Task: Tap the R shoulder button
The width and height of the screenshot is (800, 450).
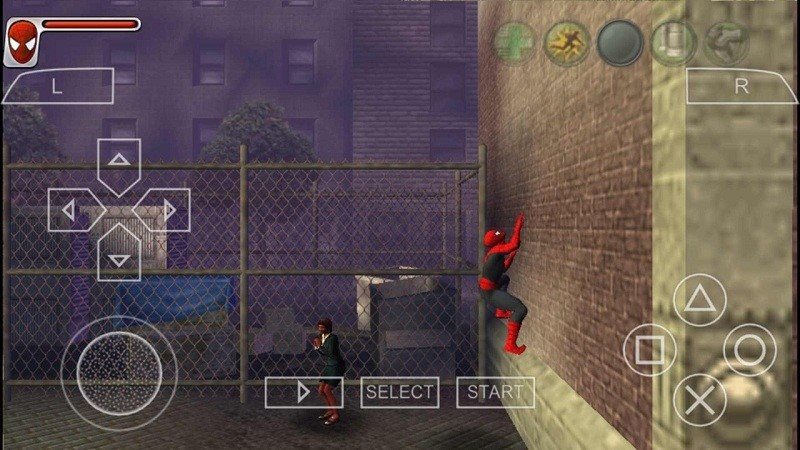Action: click(x=740, y=86)
